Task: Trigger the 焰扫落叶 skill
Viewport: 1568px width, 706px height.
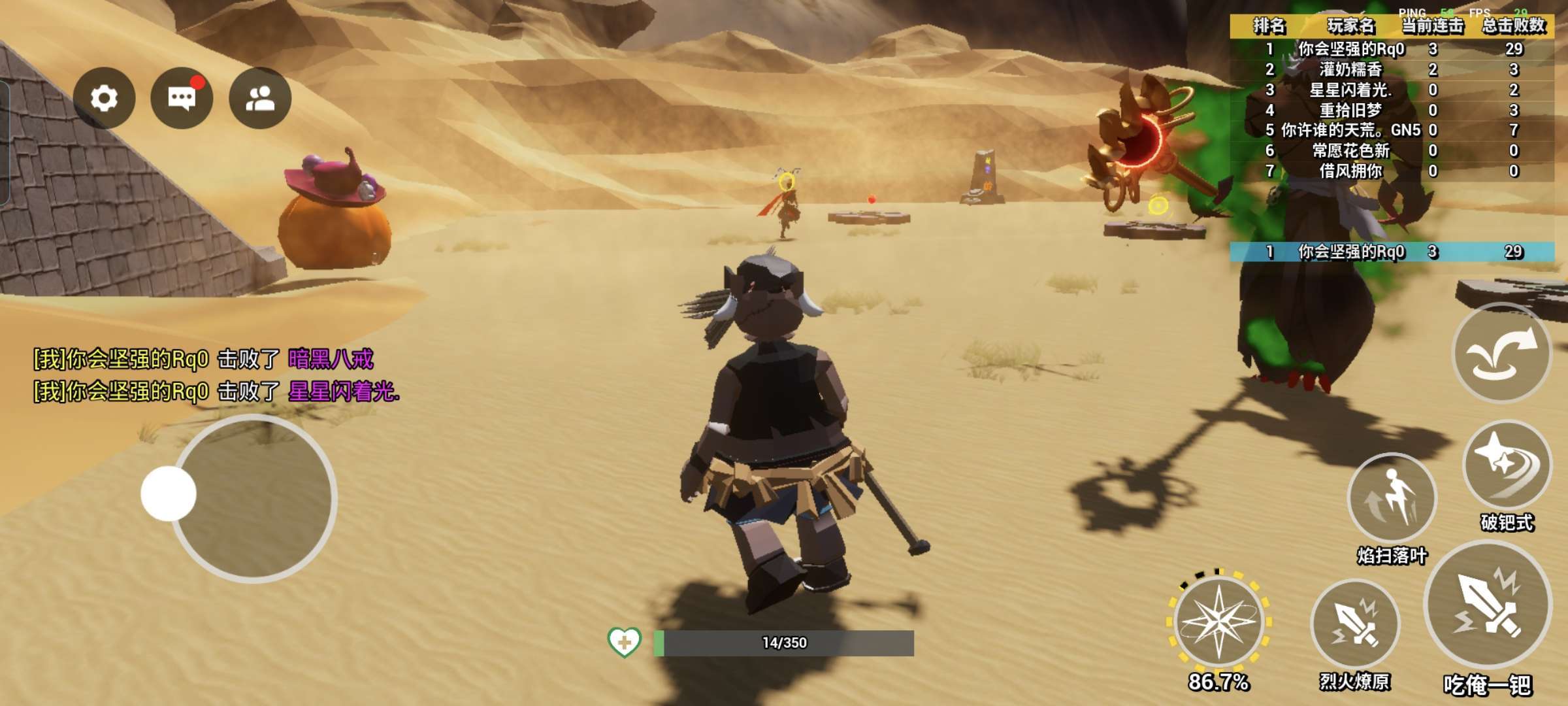Action: pos(1392,497)
